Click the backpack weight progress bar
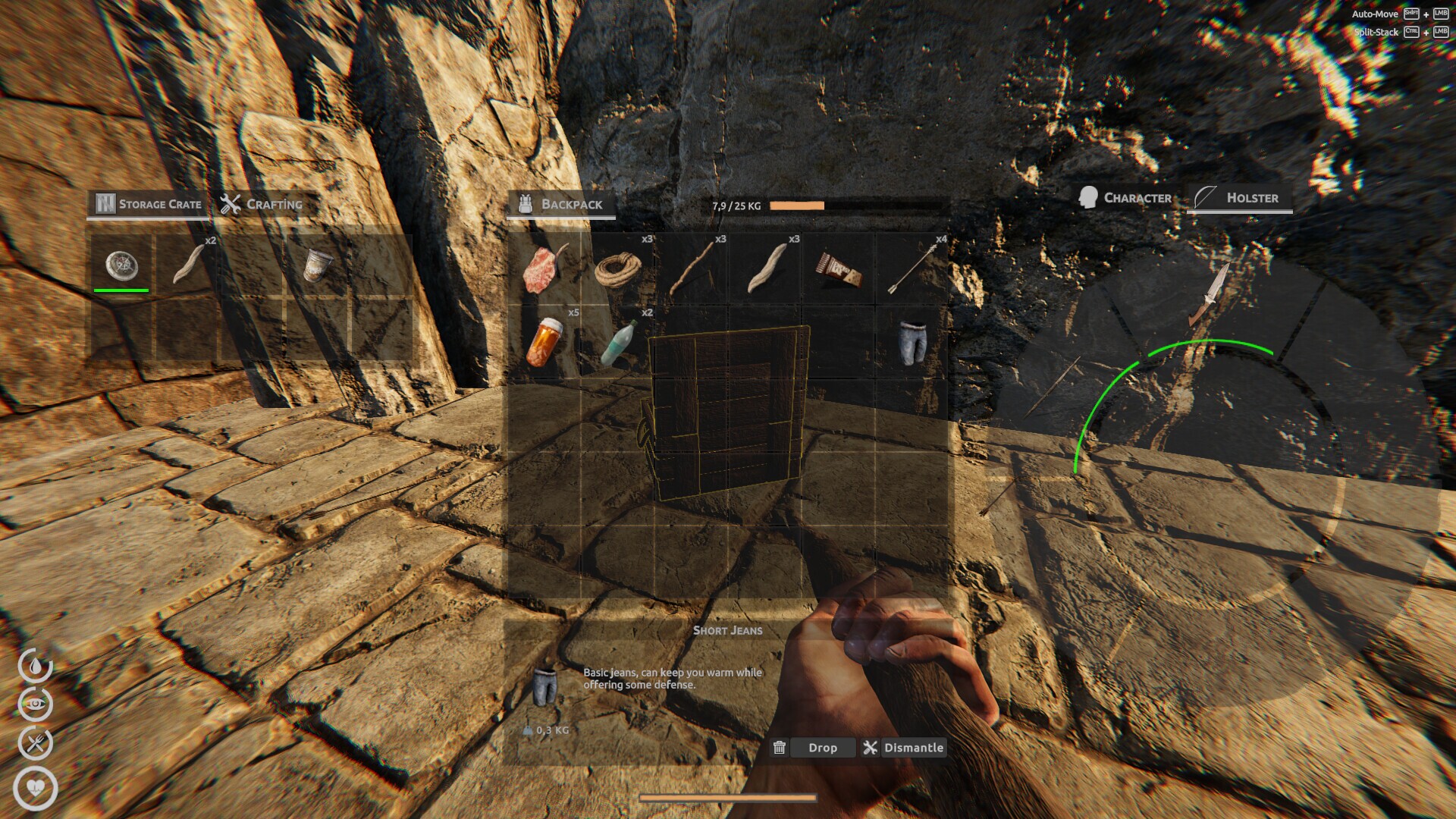Screen dimensions: 1456x819 point(795,205)
